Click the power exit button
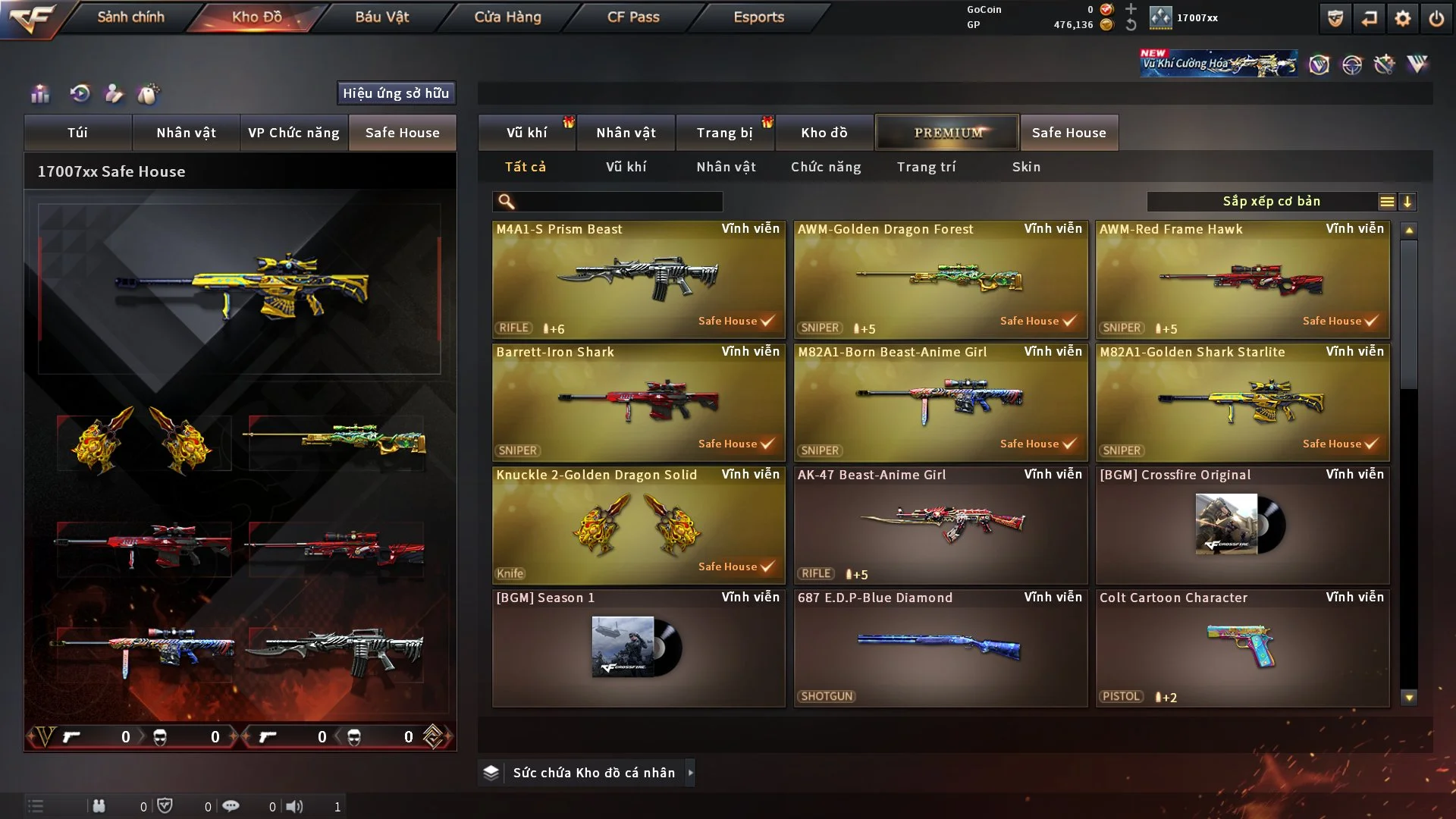 coord(1436,18)
